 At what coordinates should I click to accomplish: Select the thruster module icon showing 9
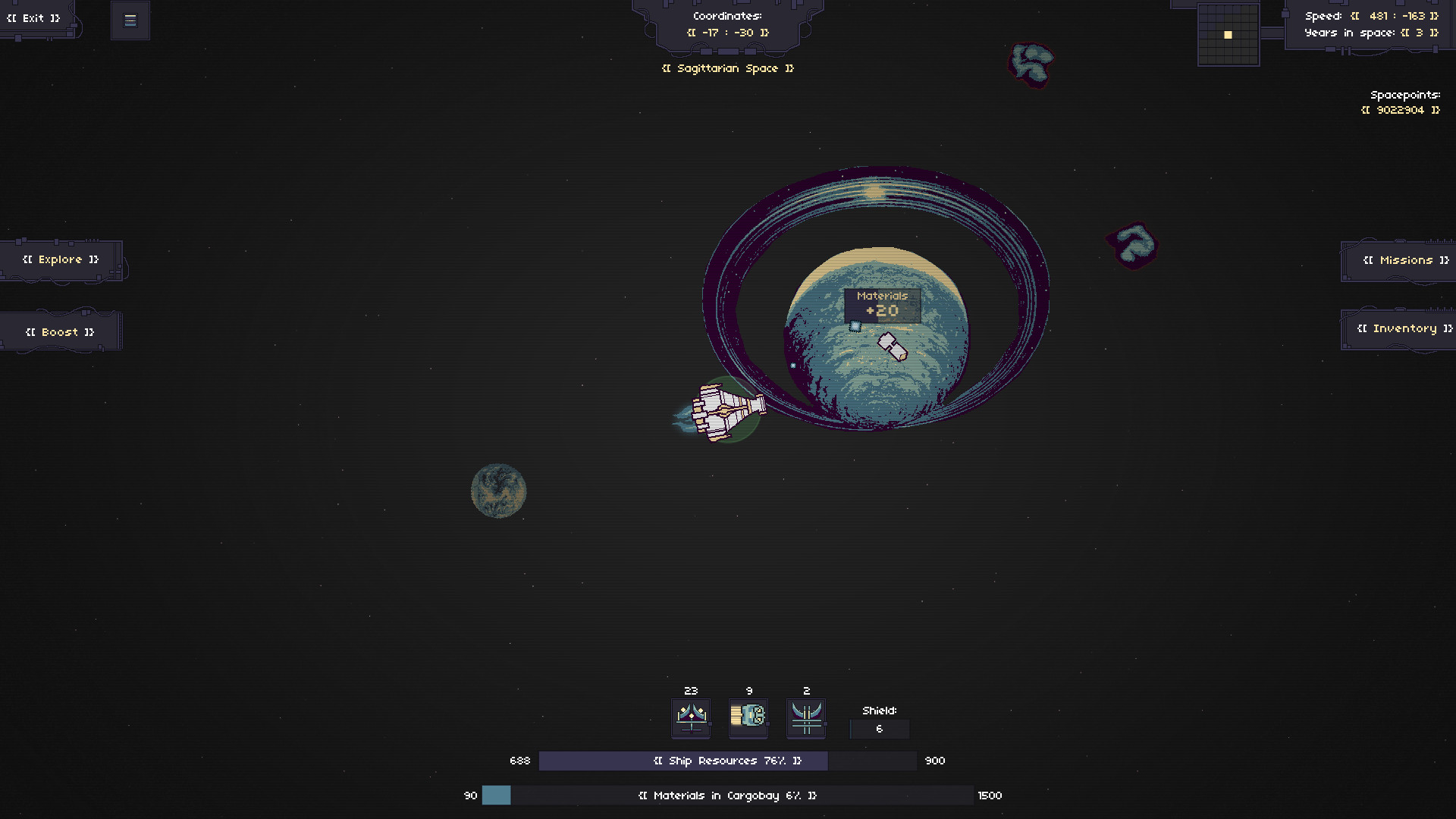pos(748,717)
